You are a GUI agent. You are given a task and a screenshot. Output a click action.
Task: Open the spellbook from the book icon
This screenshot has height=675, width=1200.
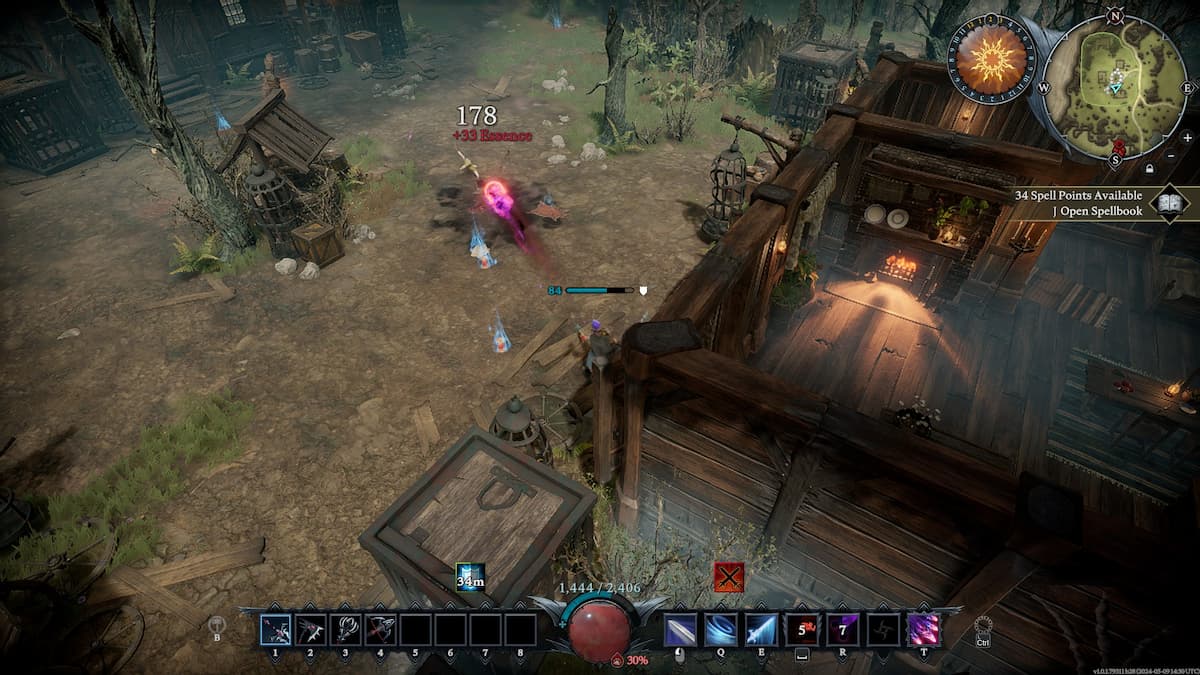1167,204
